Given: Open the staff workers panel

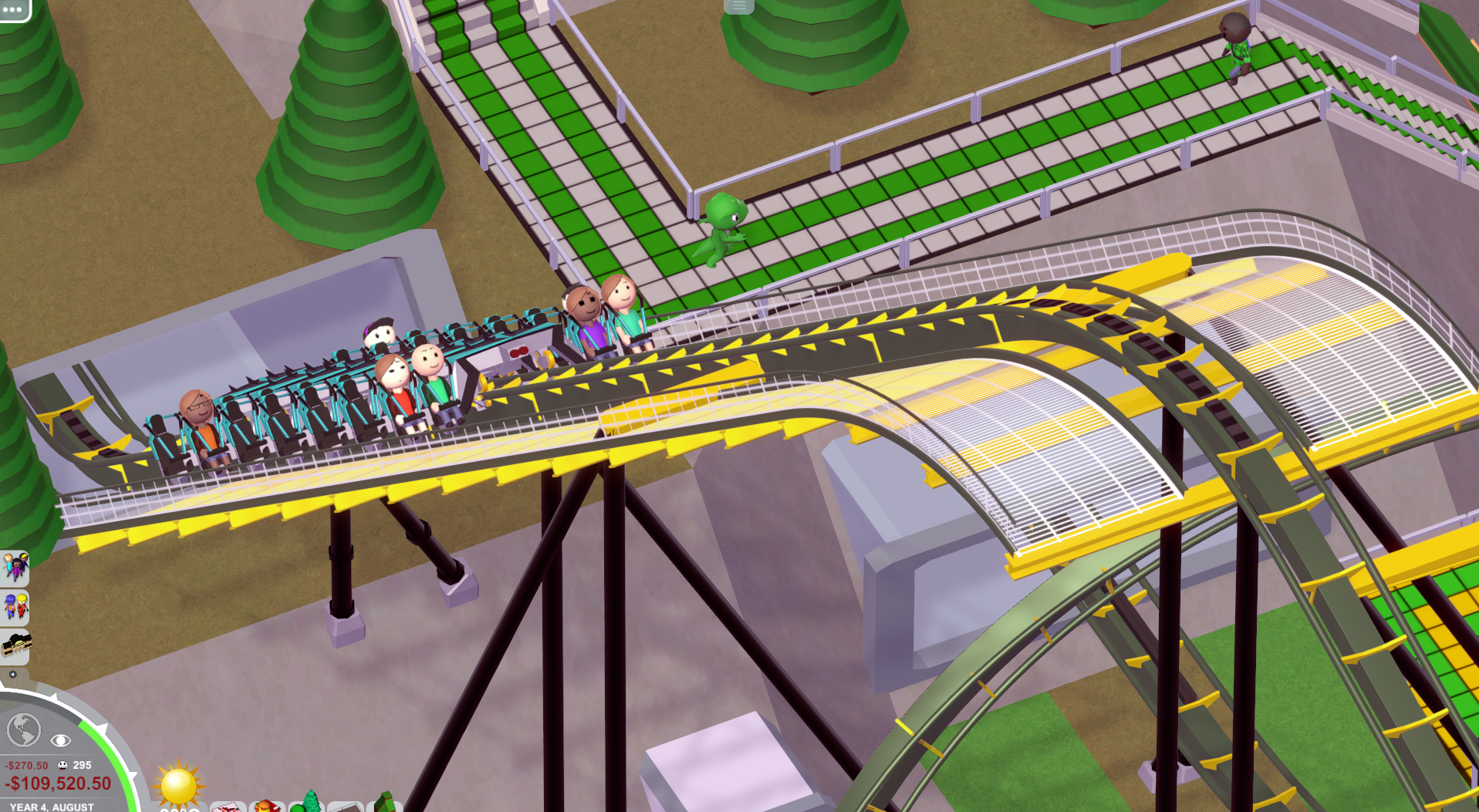Looking at the screenshot, I should (x=15, y=607).
